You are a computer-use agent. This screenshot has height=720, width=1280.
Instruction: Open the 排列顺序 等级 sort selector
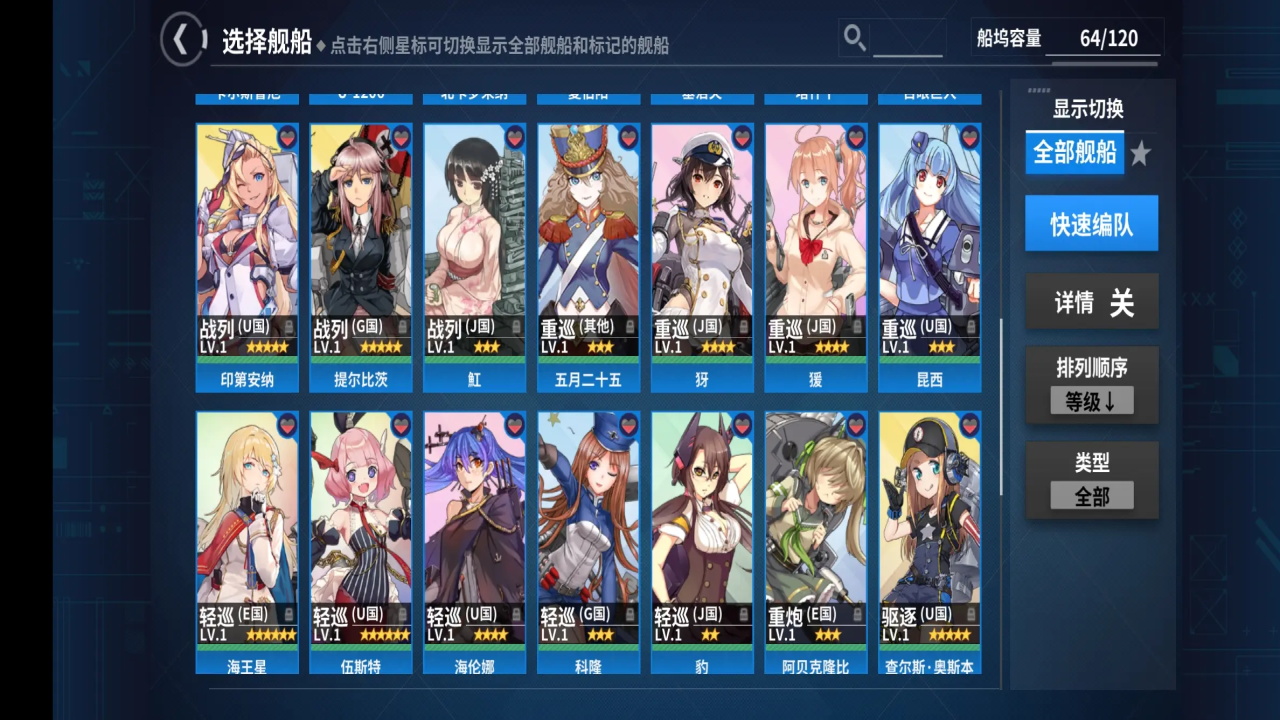click(x=1091, y=400)
